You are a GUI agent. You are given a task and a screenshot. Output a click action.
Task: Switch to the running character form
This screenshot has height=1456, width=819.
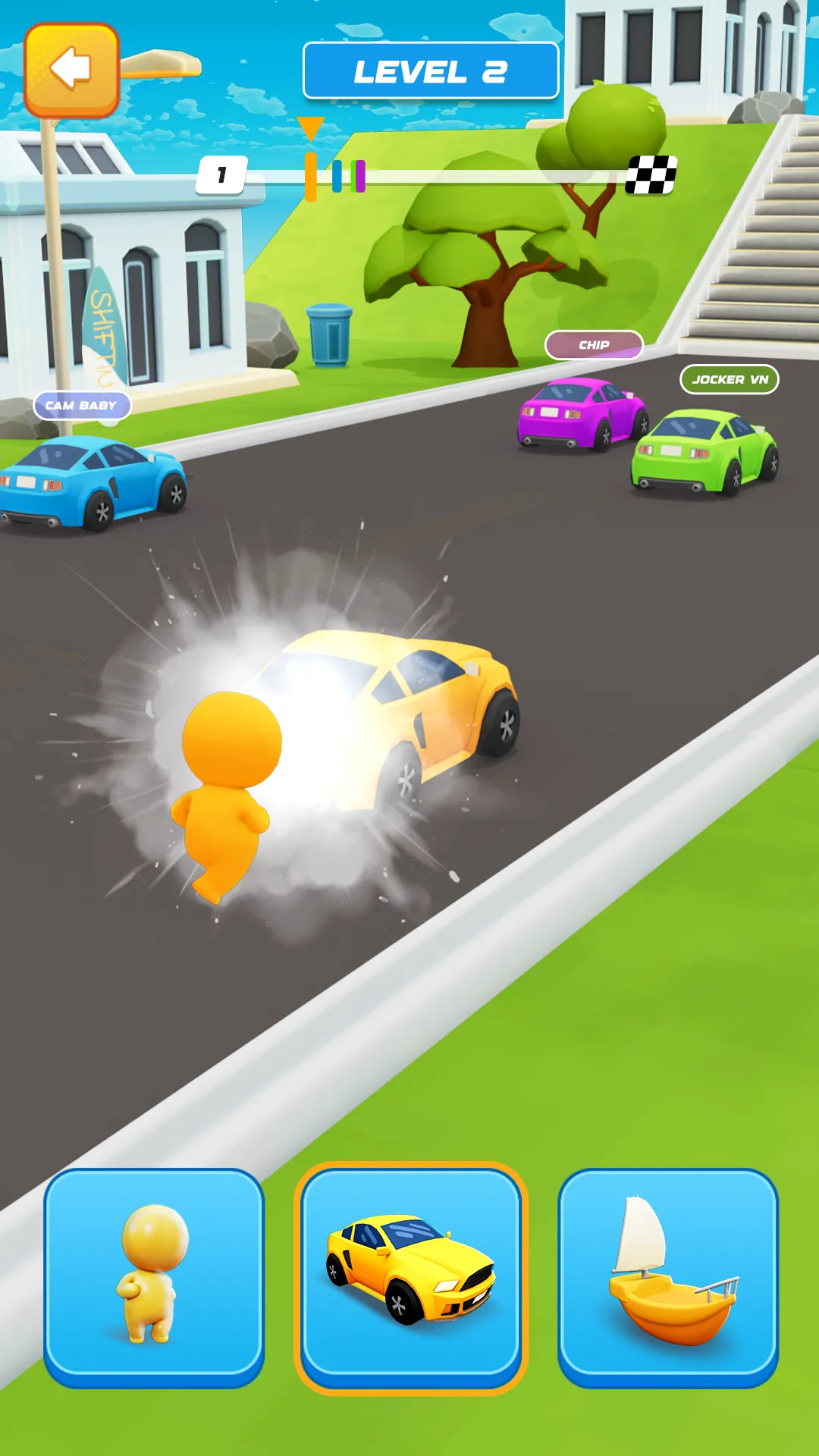click(154, 1277)
